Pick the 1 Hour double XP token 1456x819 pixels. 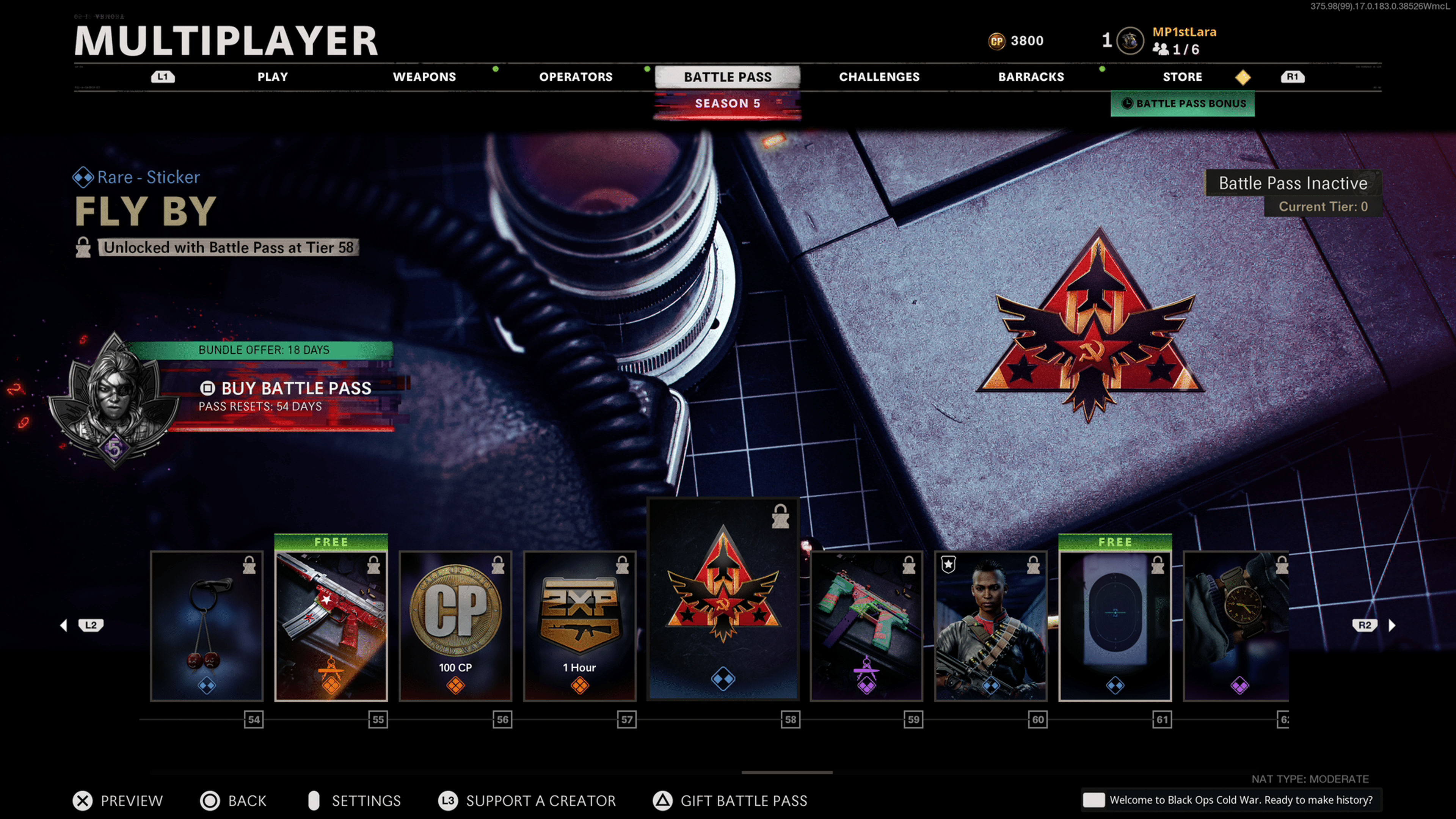pyautogui.click(x=580, y=626)
